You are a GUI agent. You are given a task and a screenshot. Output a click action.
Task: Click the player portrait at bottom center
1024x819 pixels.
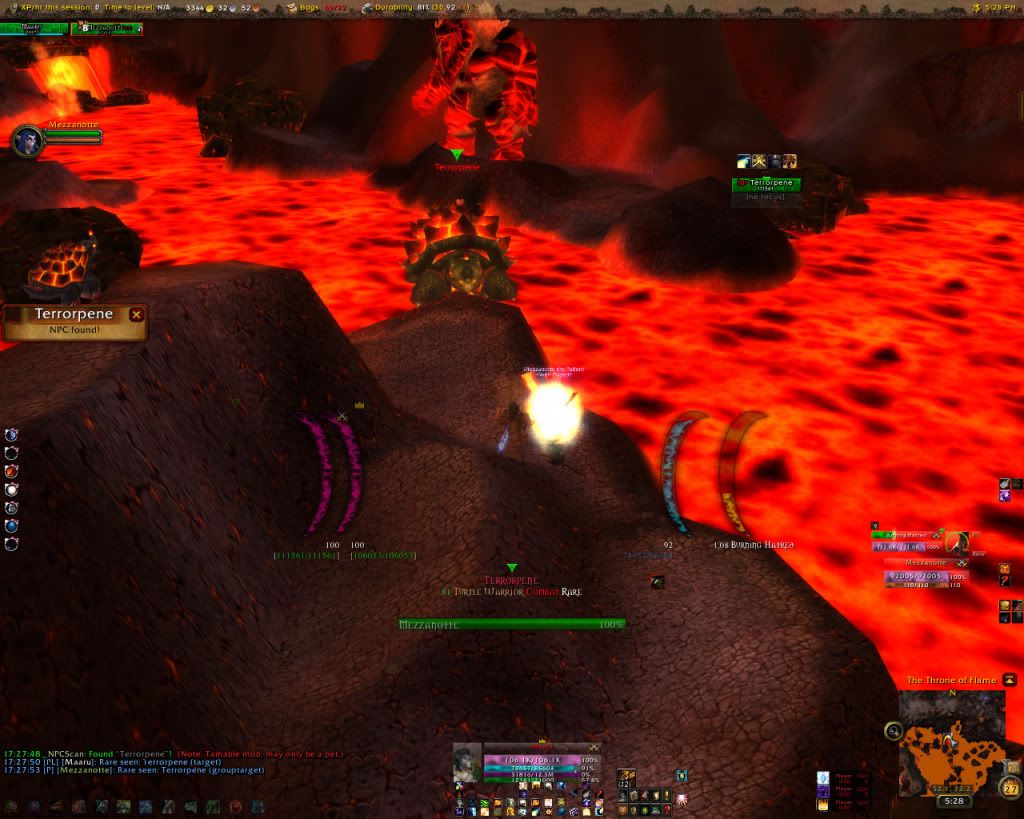pos(467,763)
